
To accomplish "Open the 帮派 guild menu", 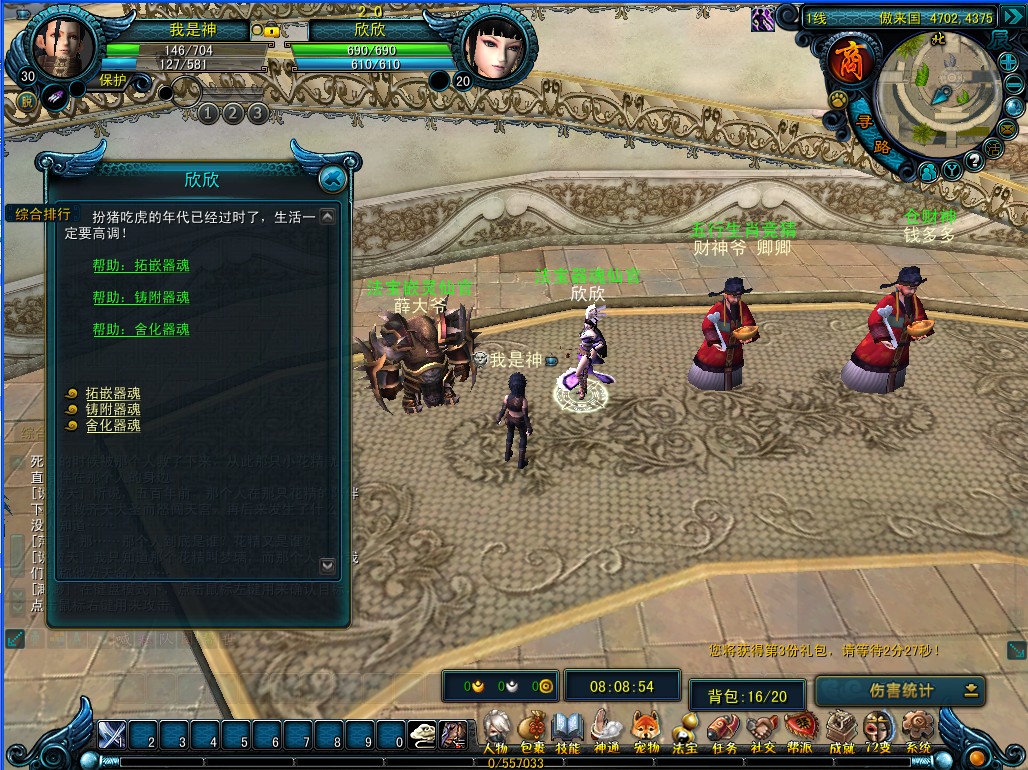I will click(x=800, y=731).
